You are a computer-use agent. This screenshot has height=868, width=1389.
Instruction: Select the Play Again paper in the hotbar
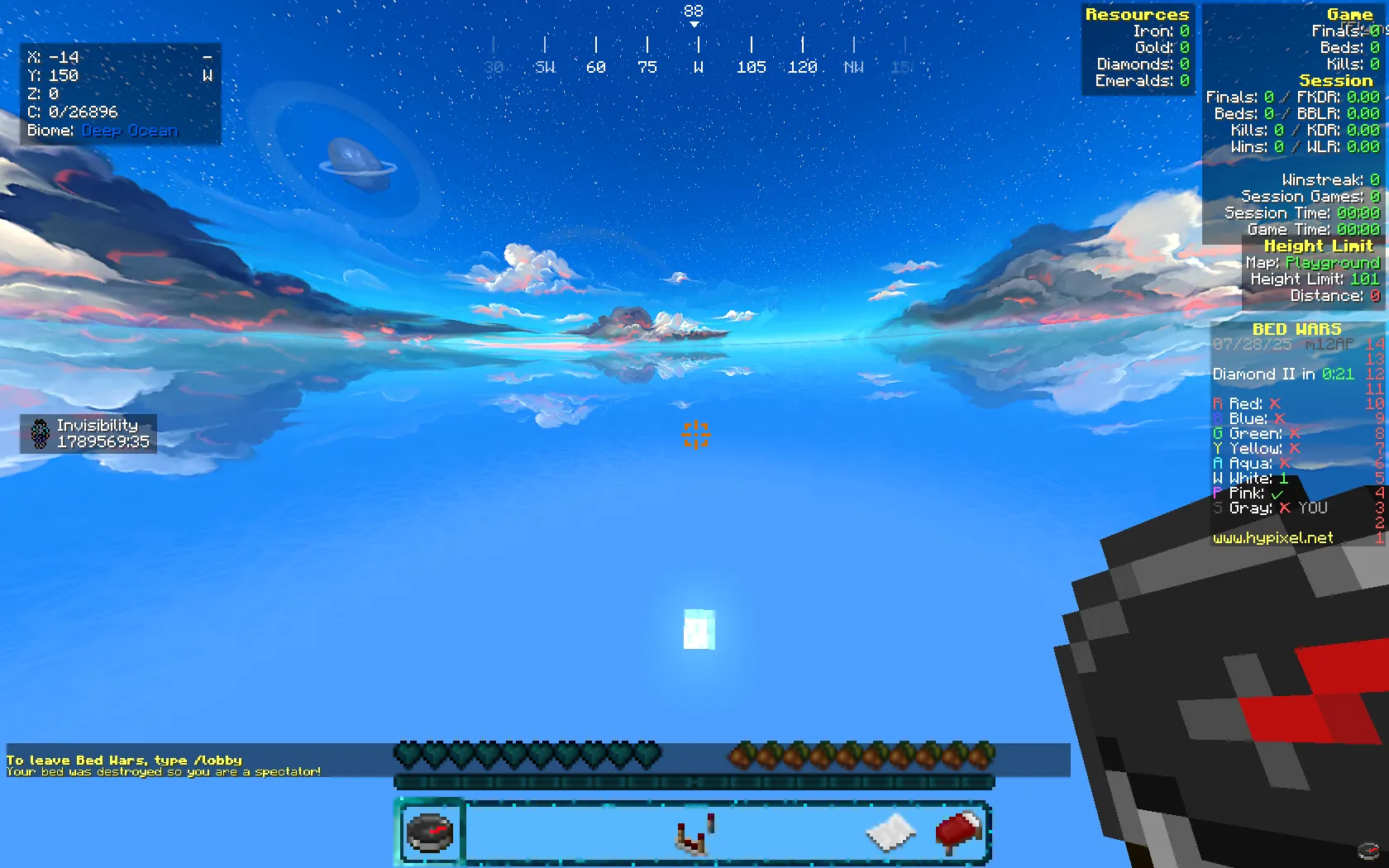coord(889,832)
